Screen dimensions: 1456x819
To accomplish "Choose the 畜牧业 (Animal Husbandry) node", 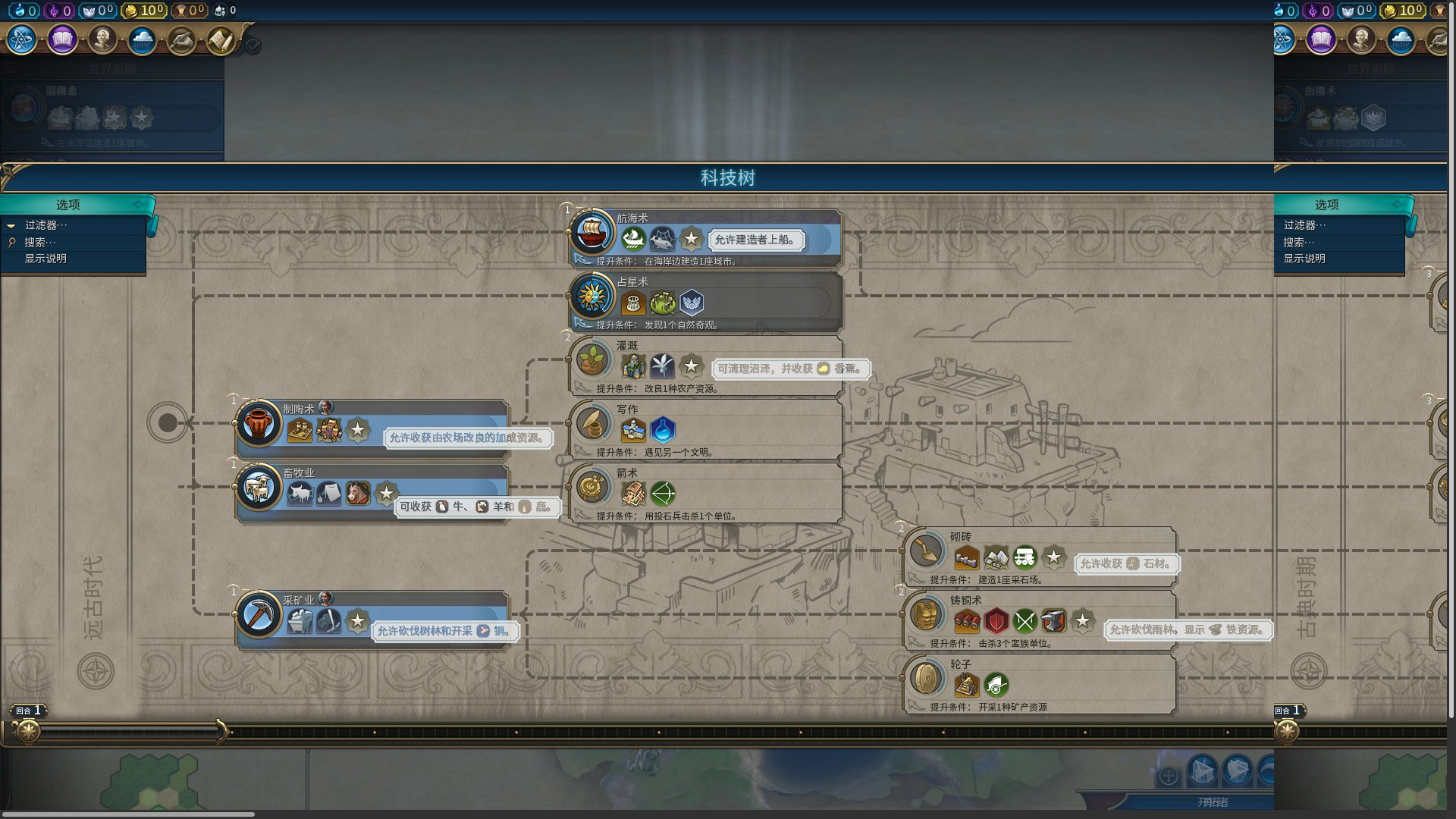I will (259, 486).
